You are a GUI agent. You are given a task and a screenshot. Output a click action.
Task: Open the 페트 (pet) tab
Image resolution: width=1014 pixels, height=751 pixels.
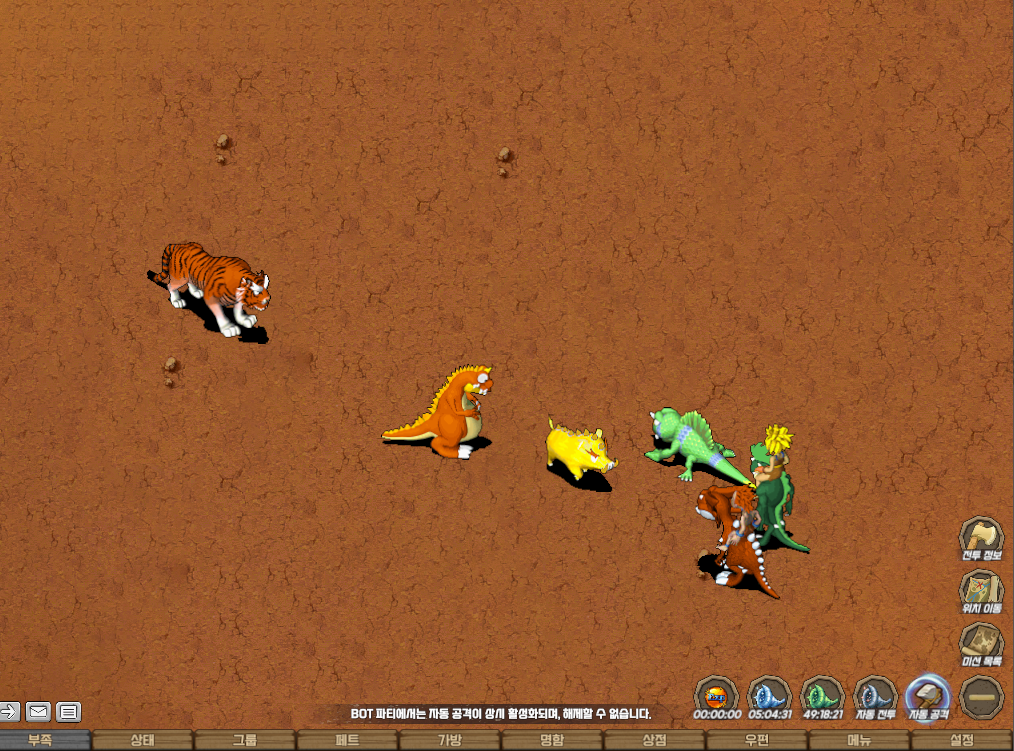click(x=347, y=741)
